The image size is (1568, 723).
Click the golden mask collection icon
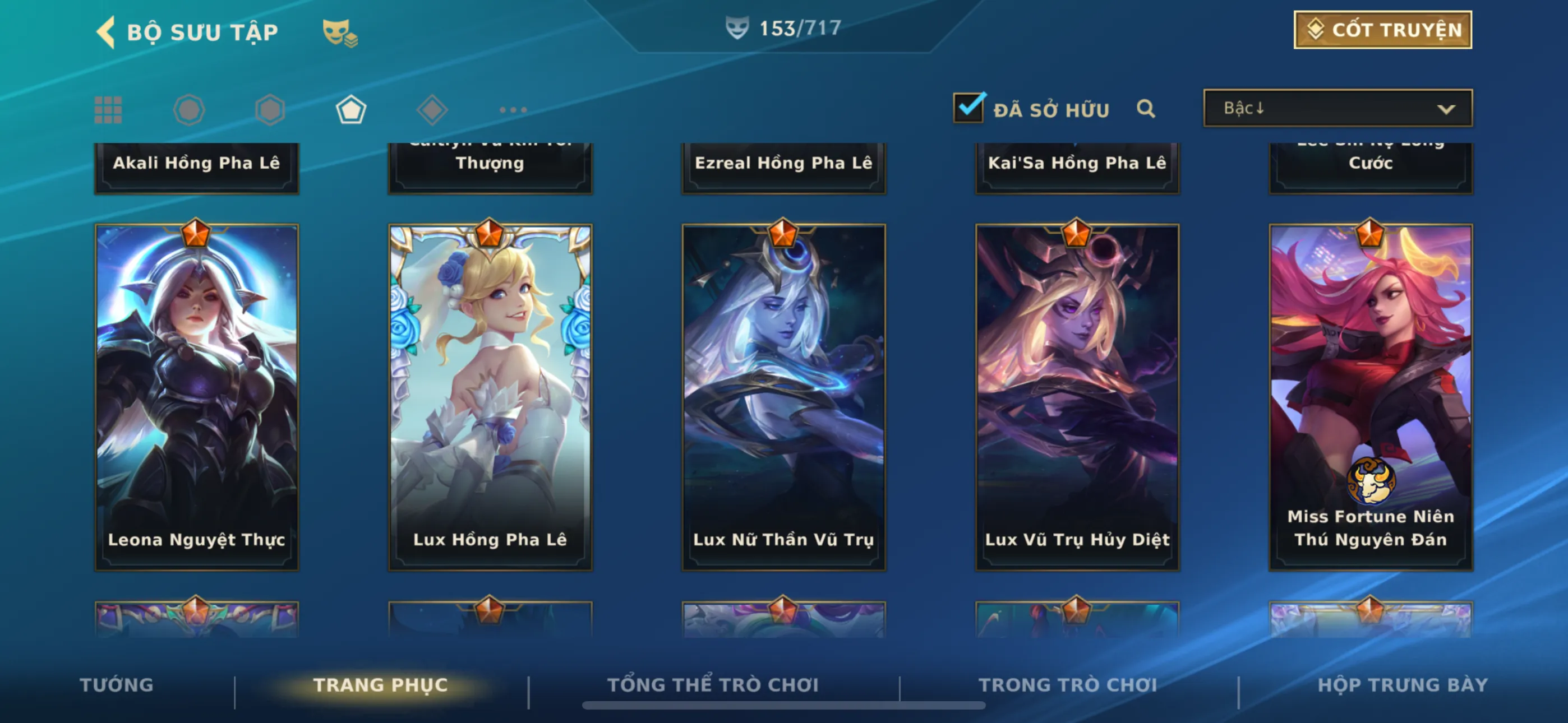coord(340,33)
